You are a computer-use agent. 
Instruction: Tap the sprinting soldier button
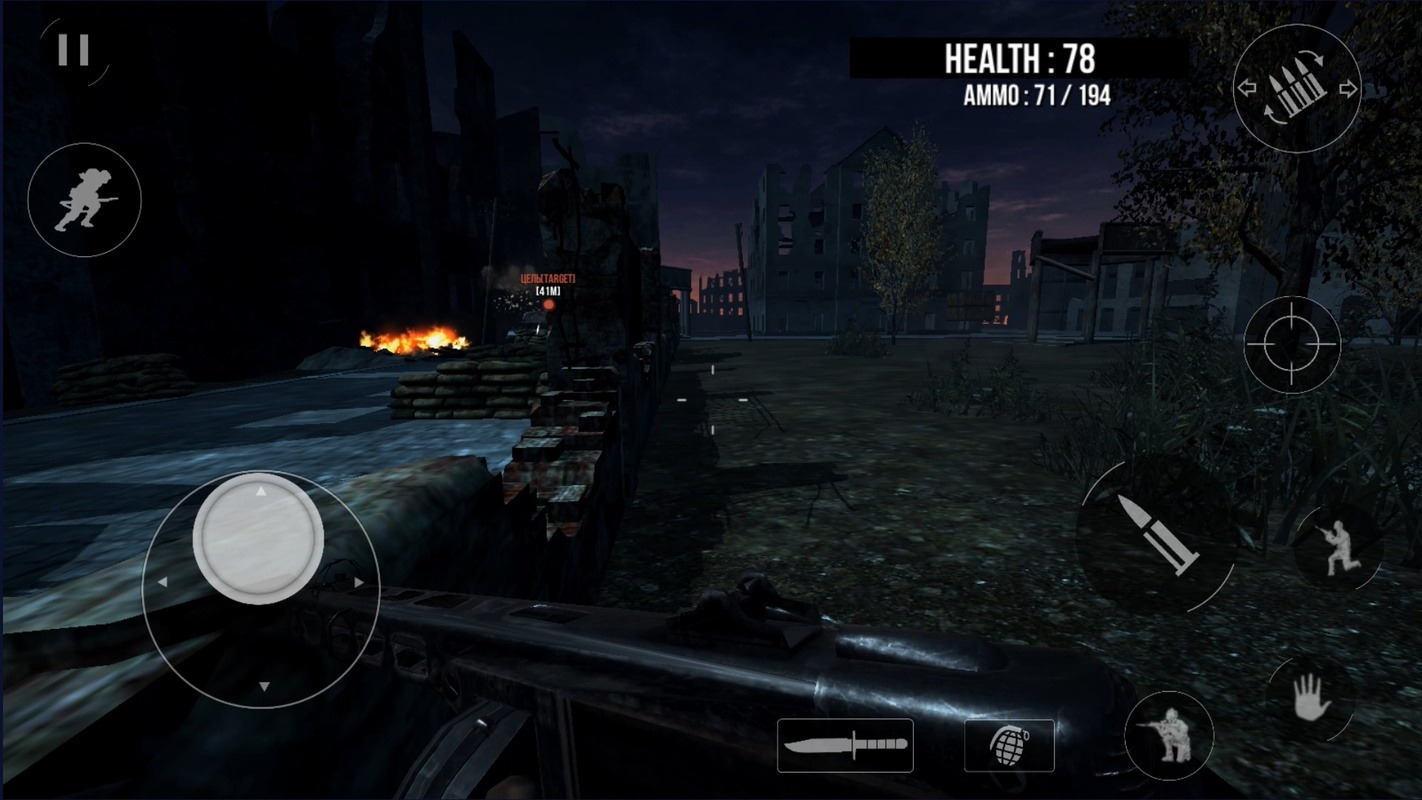click(84, 200)
